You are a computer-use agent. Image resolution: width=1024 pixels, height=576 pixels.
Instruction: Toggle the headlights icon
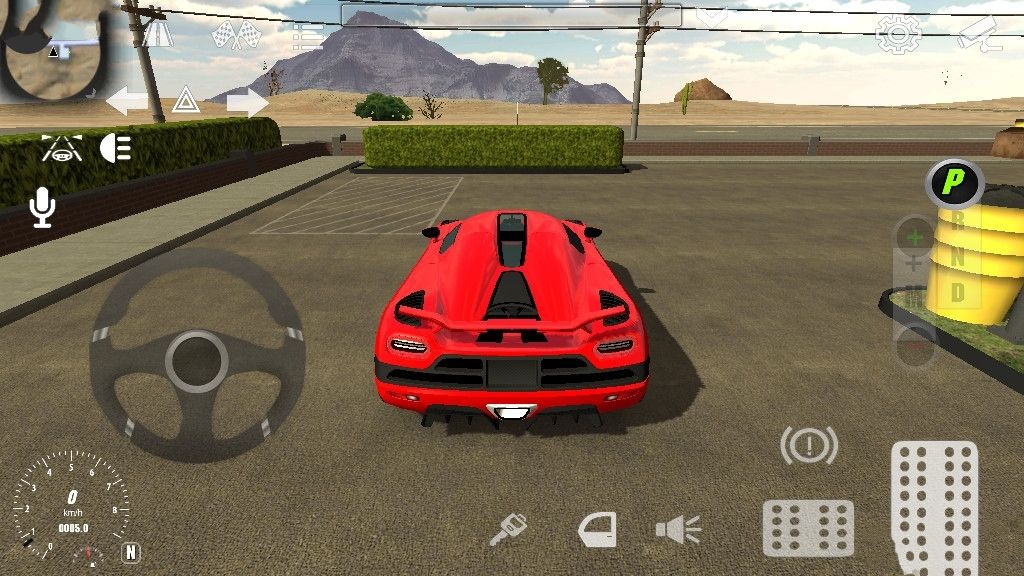(x=116, y=148)
